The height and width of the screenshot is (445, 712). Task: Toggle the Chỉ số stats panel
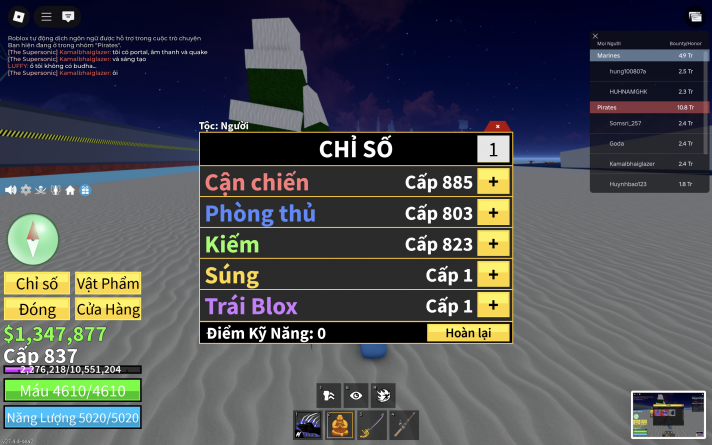[37, 283]
